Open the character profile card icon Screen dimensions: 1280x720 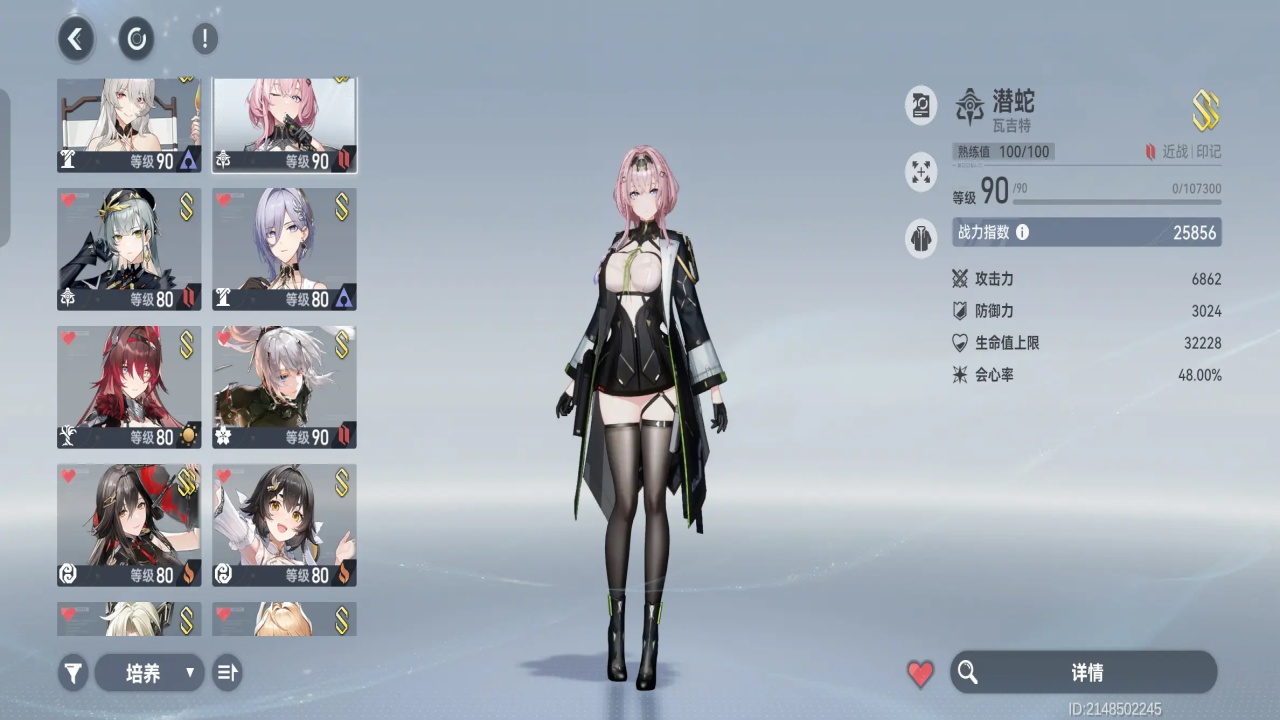(921, 105)
